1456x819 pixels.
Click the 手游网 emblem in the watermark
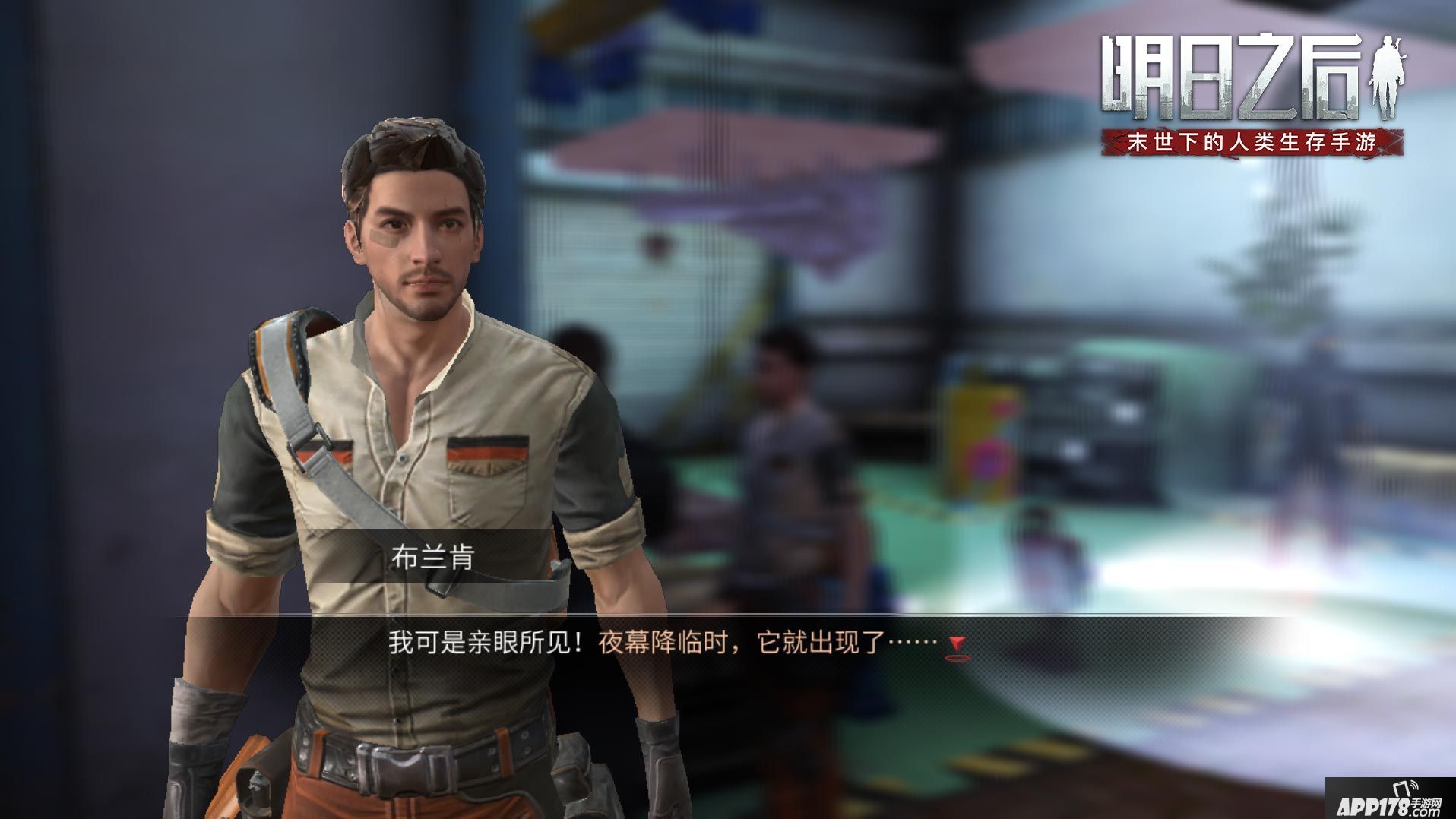click(1426, 804)
